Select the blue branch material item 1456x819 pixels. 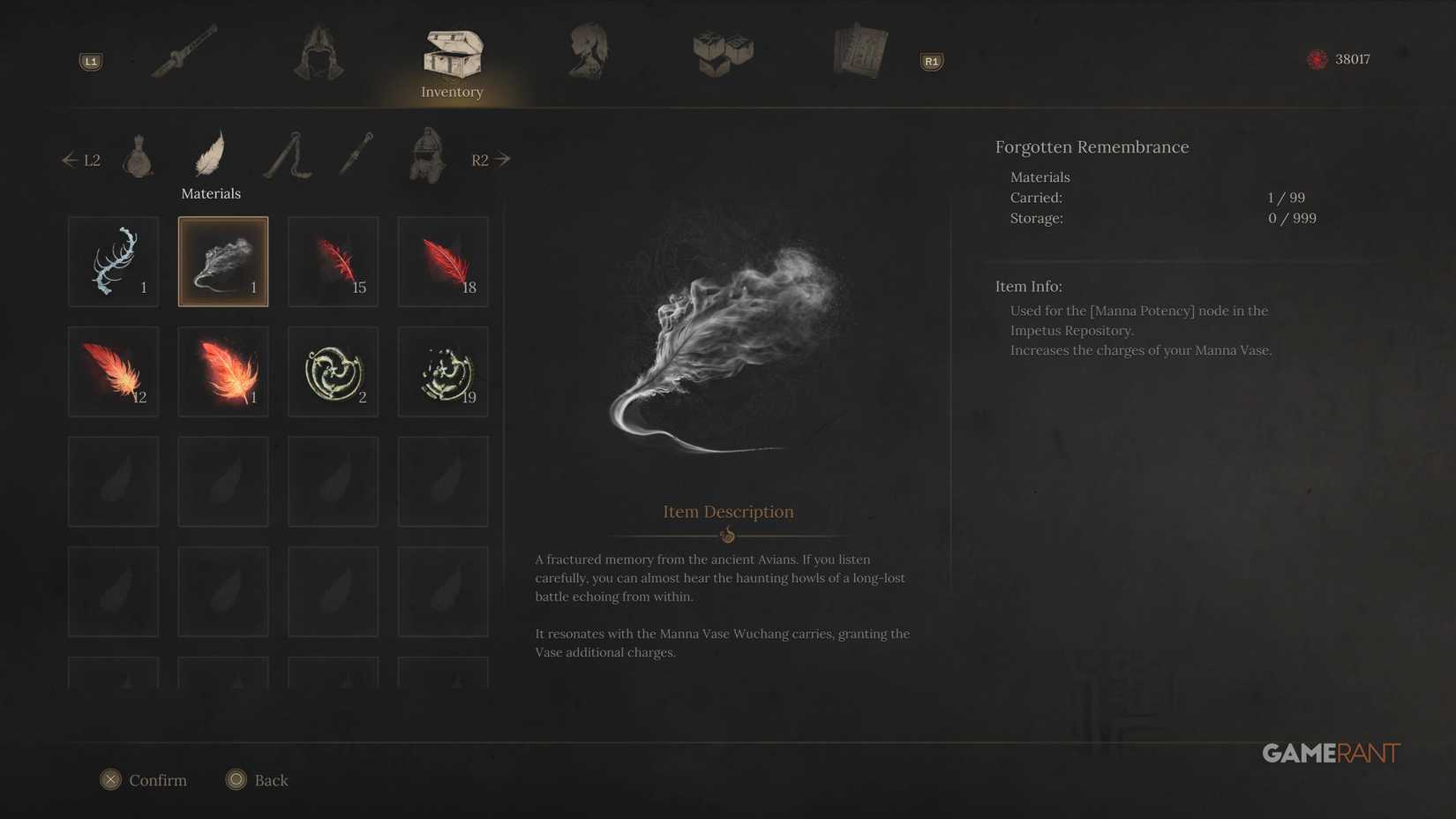113,261
